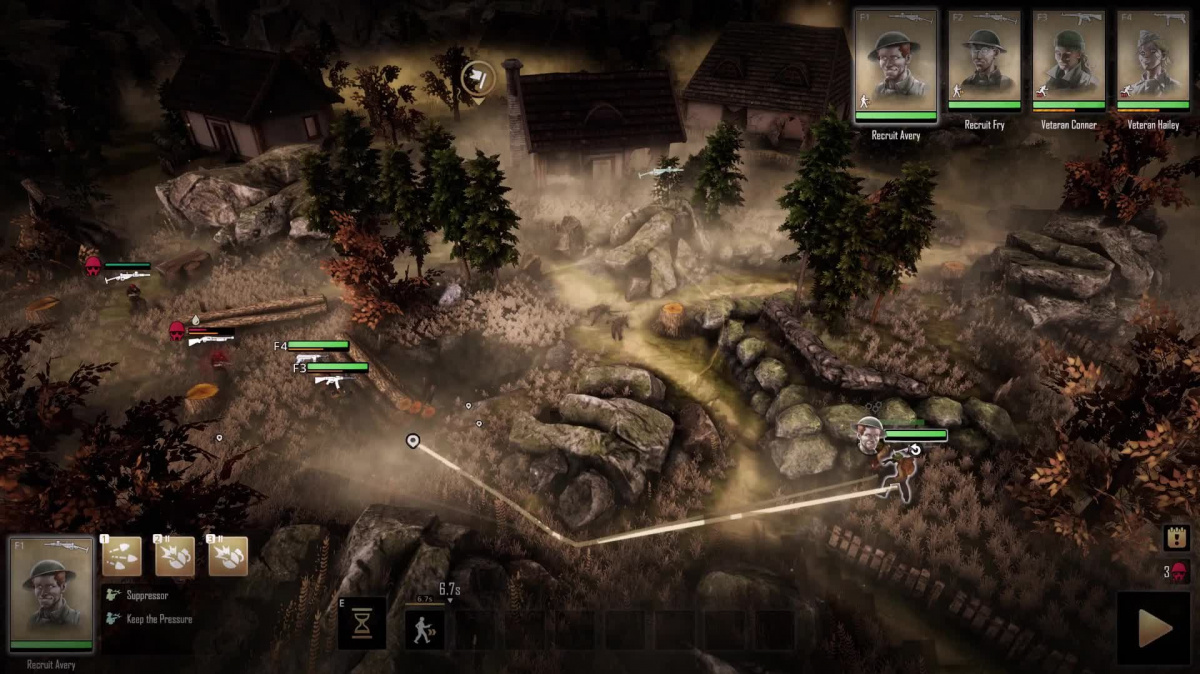Open the objectives notepad icon
The width and height of the screenshot is (1200, 674).
[x=1176, y=538]
